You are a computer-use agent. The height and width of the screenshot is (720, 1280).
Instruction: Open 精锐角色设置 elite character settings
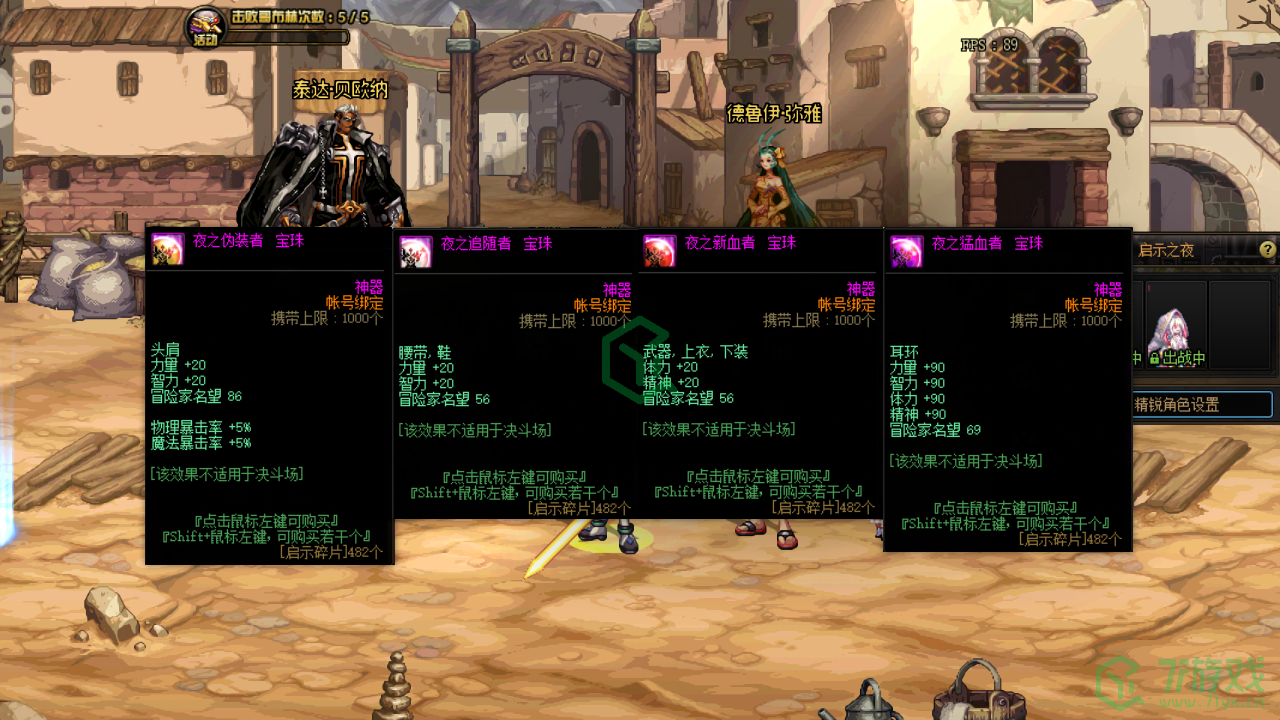1200,405
